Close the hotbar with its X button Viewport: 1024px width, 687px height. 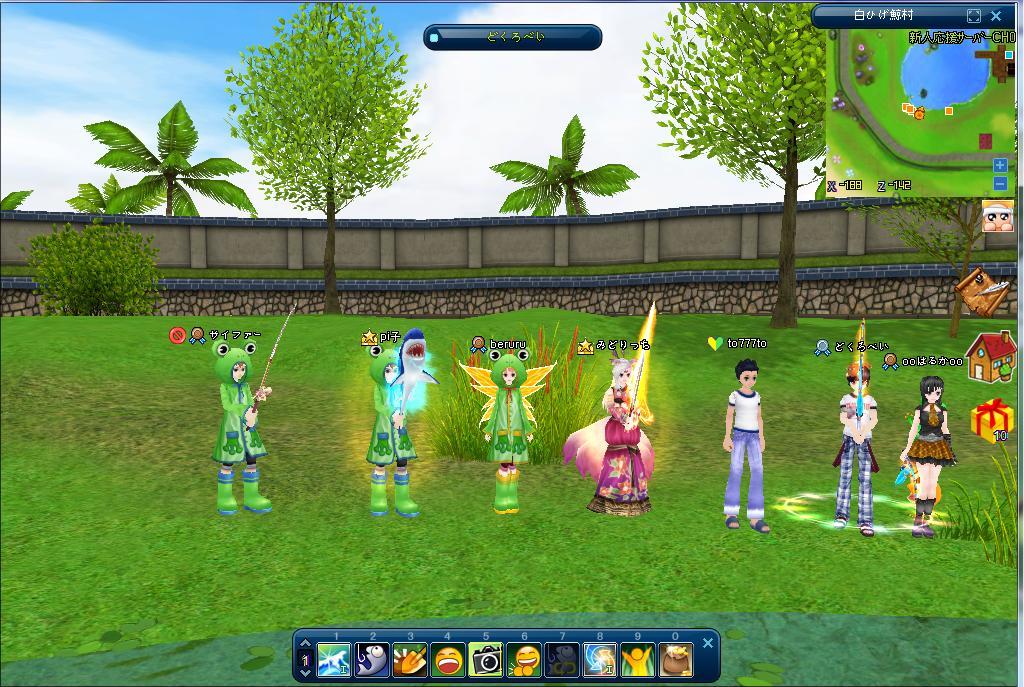click(708, 643)
